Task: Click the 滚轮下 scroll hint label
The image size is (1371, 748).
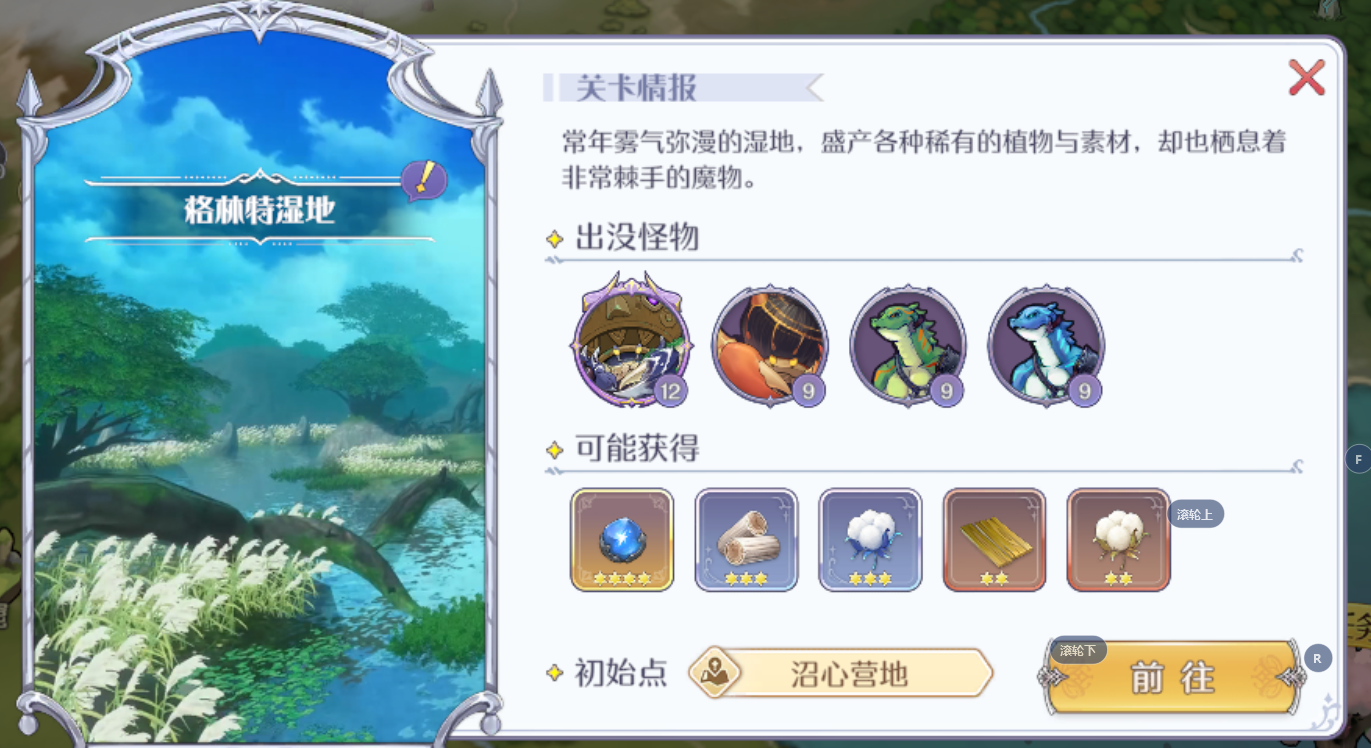Action: coord(1078,650)
